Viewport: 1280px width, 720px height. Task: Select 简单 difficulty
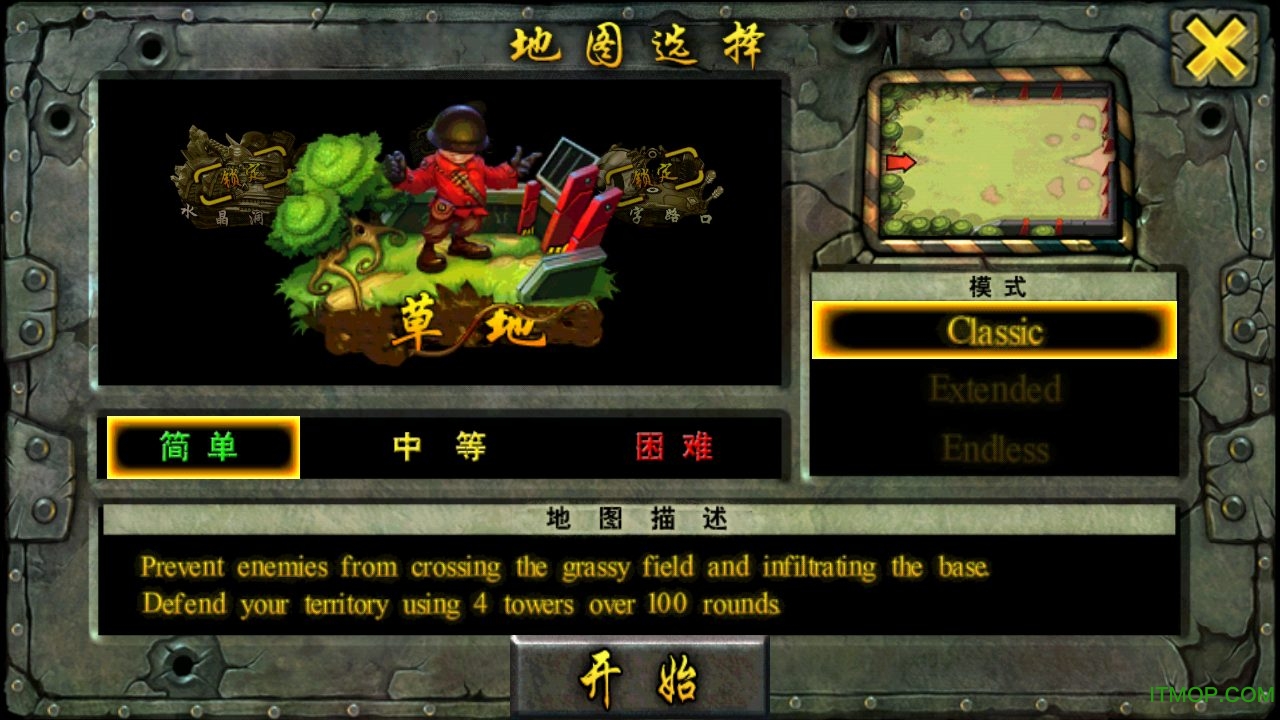coord(202,447)
